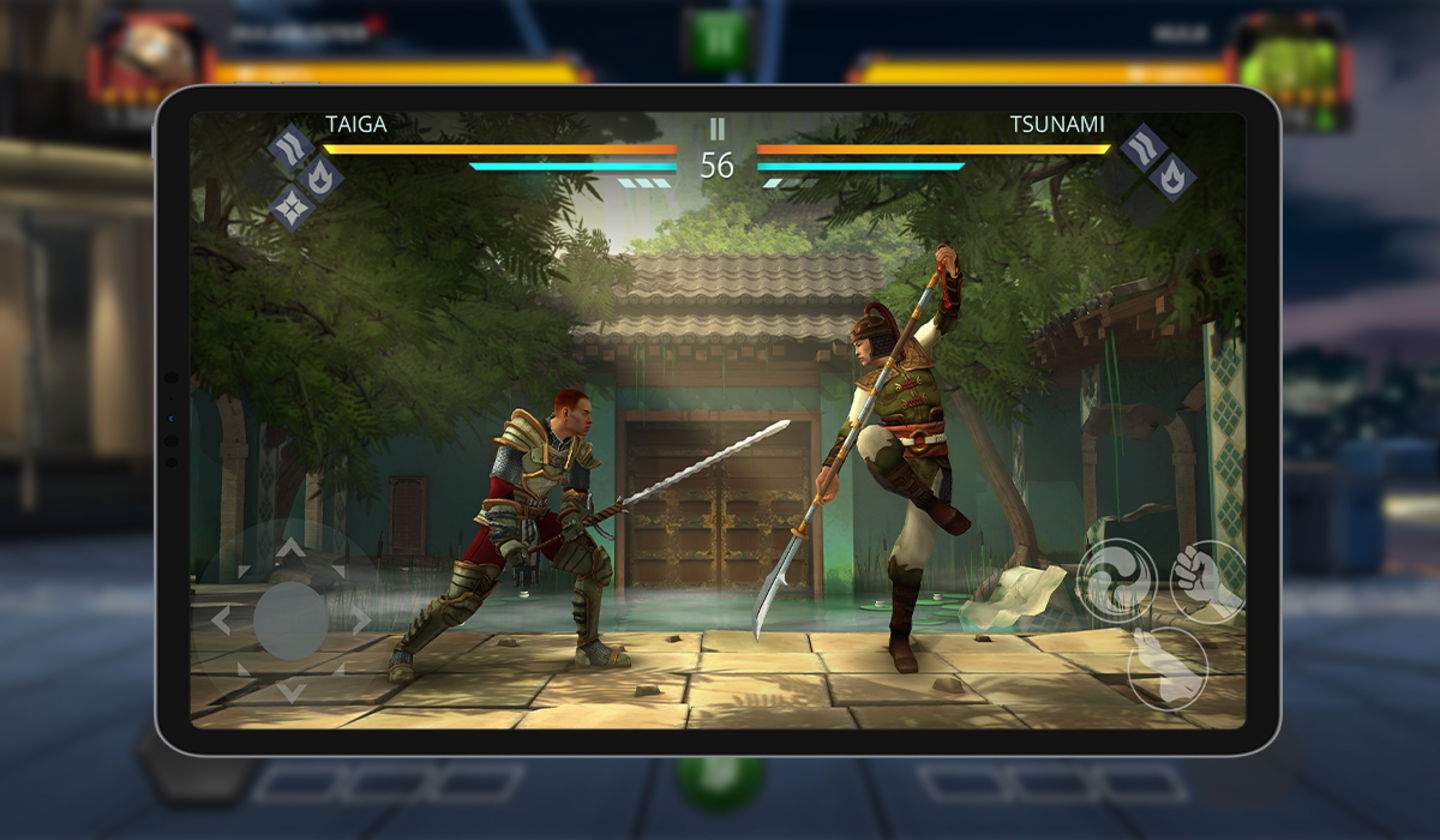1440x840 pixels.
Task: Select Taiga's shuriken throw ability icon
Action: click(291, 206)
